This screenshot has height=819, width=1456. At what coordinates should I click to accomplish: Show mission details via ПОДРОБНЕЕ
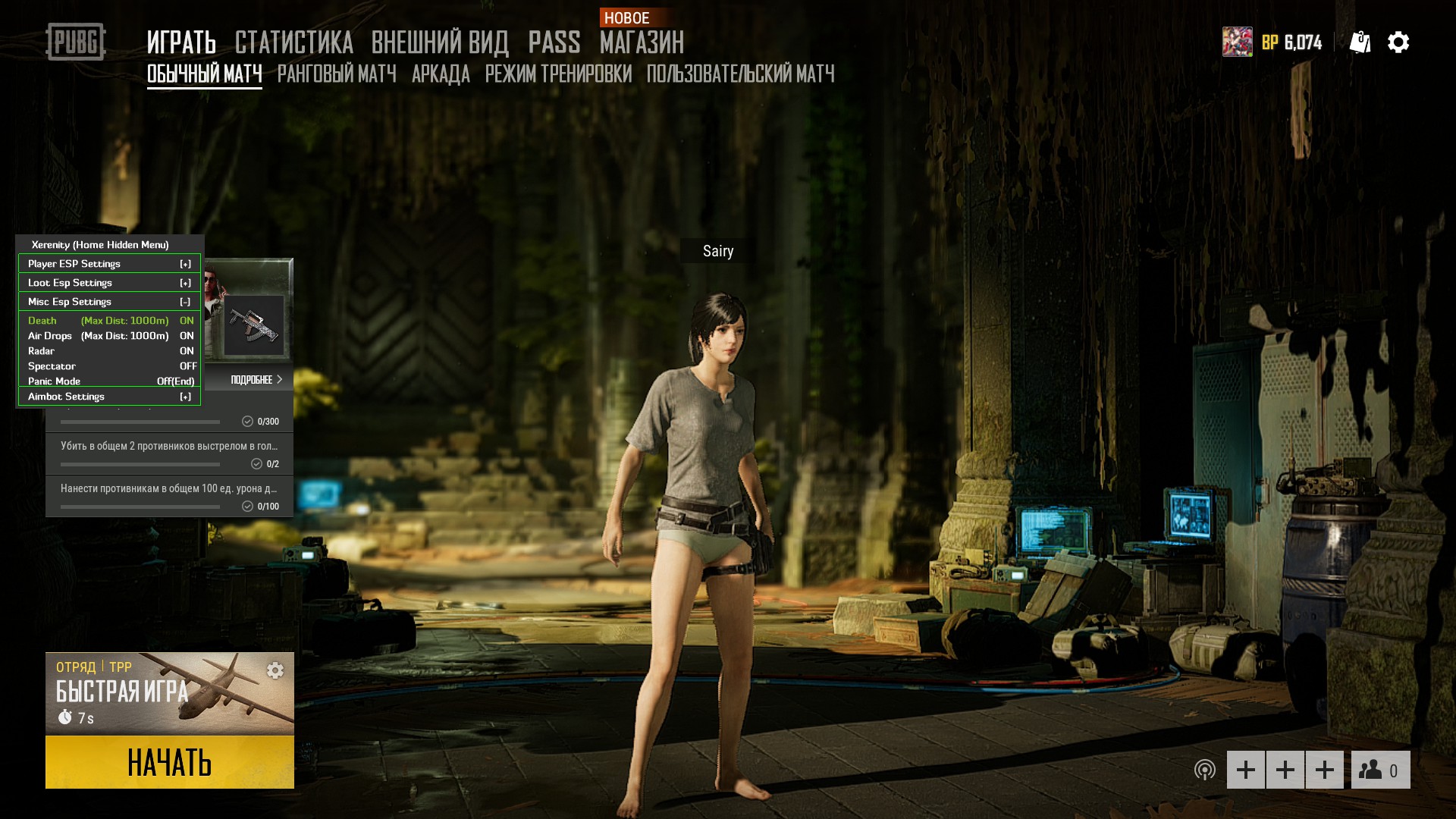point(256,380)
